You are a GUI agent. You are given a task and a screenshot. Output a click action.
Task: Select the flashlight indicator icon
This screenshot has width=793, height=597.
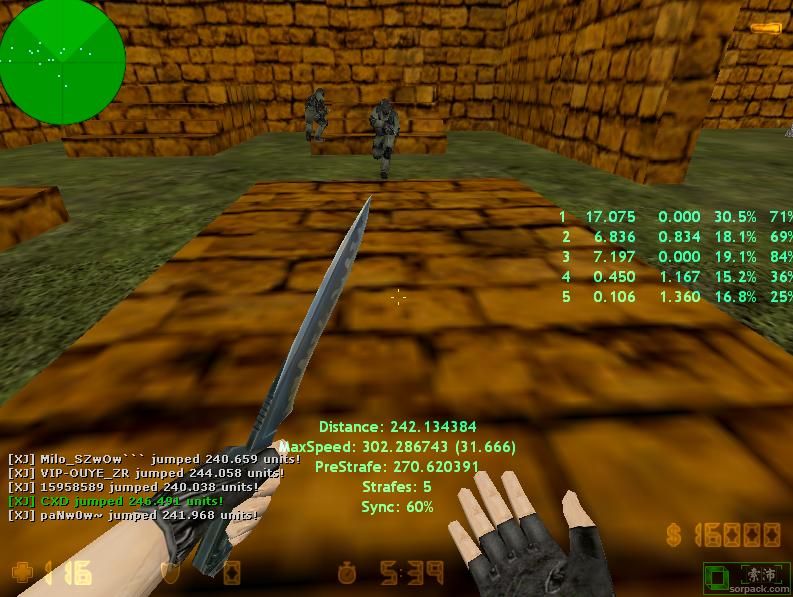(x=765, y=29)
